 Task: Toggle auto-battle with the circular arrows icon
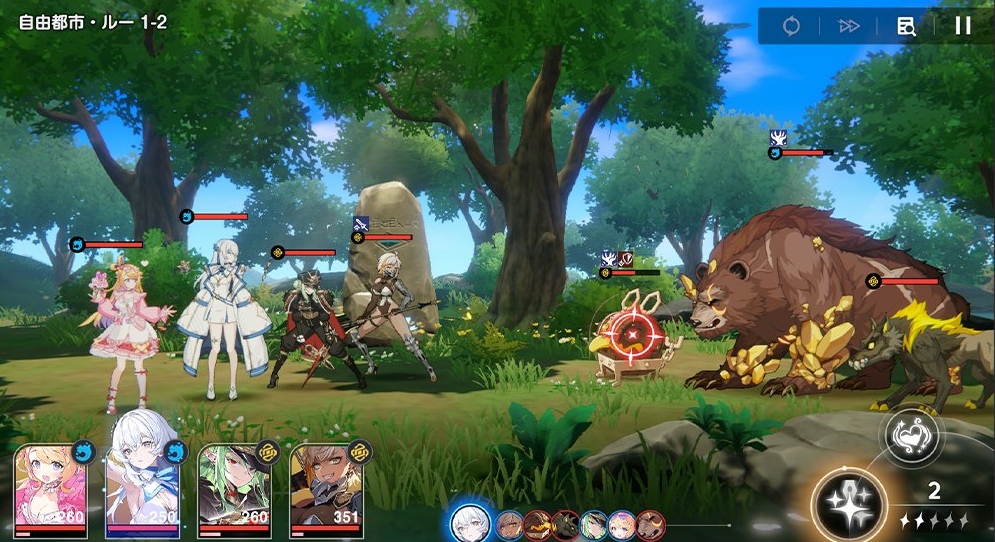791,26
